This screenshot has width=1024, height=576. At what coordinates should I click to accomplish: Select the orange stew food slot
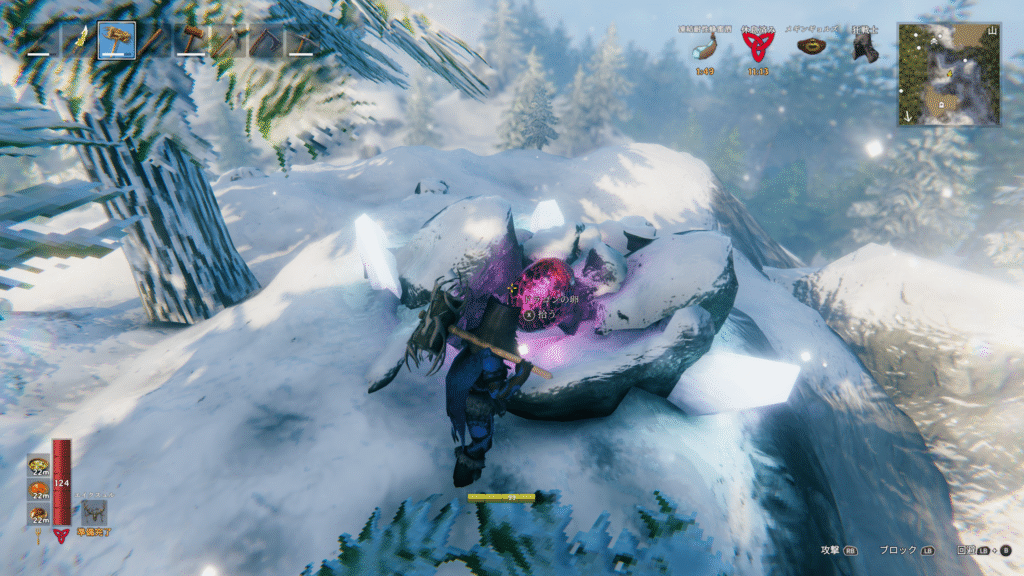tap(38, 491)
